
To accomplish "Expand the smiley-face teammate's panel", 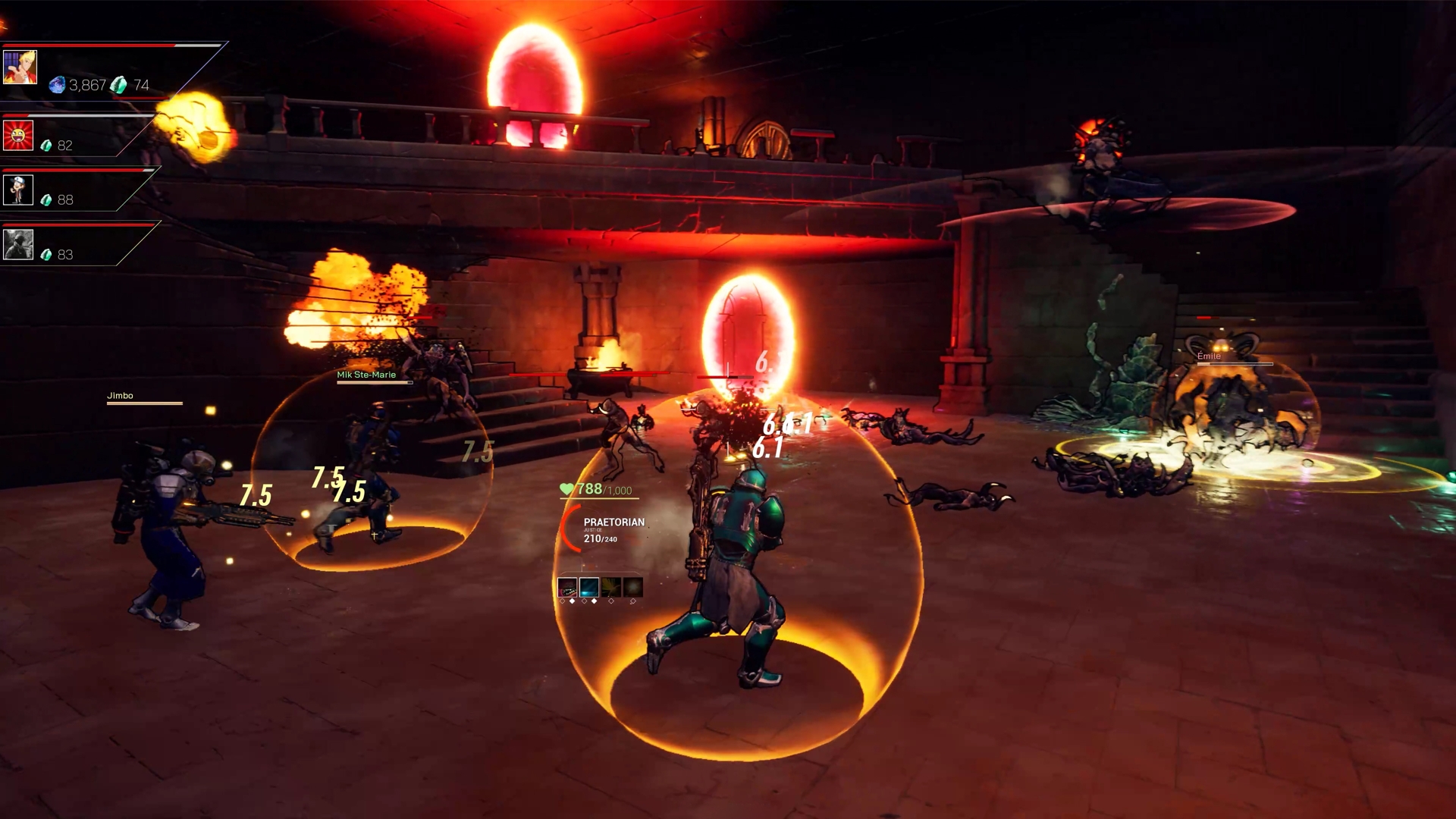I will point(17,135).
